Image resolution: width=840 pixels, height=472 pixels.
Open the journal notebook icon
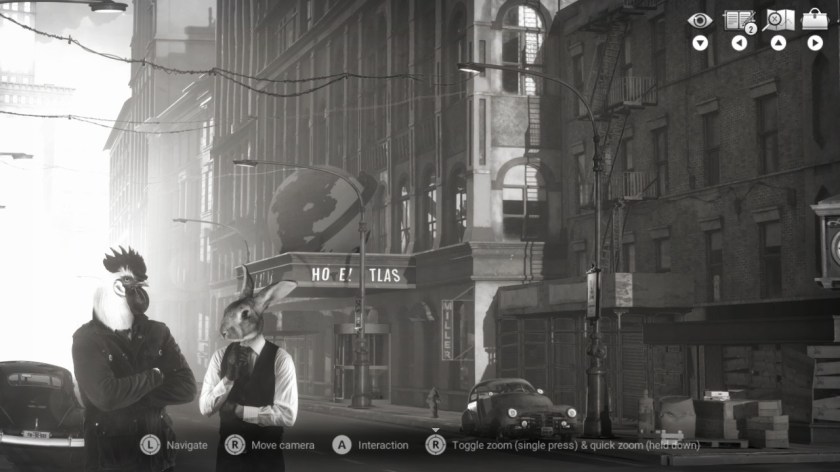(738, 20)
